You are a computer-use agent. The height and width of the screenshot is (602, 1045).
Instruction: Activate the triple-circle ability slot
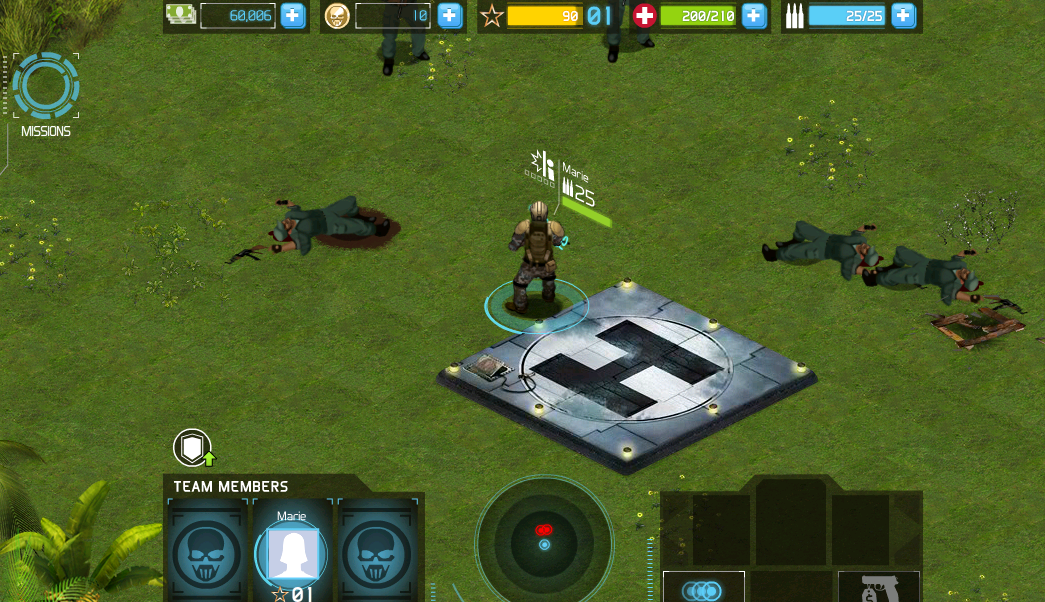(703, 589)
